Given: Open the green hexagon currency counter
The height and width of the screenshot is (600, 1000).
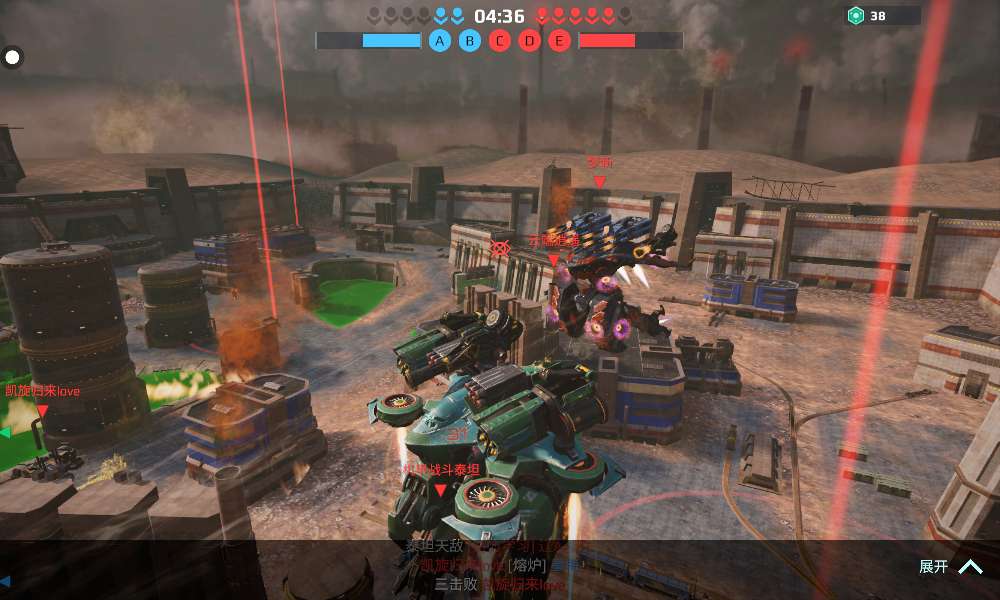Looking at the screenshot, I should (882, 16).
